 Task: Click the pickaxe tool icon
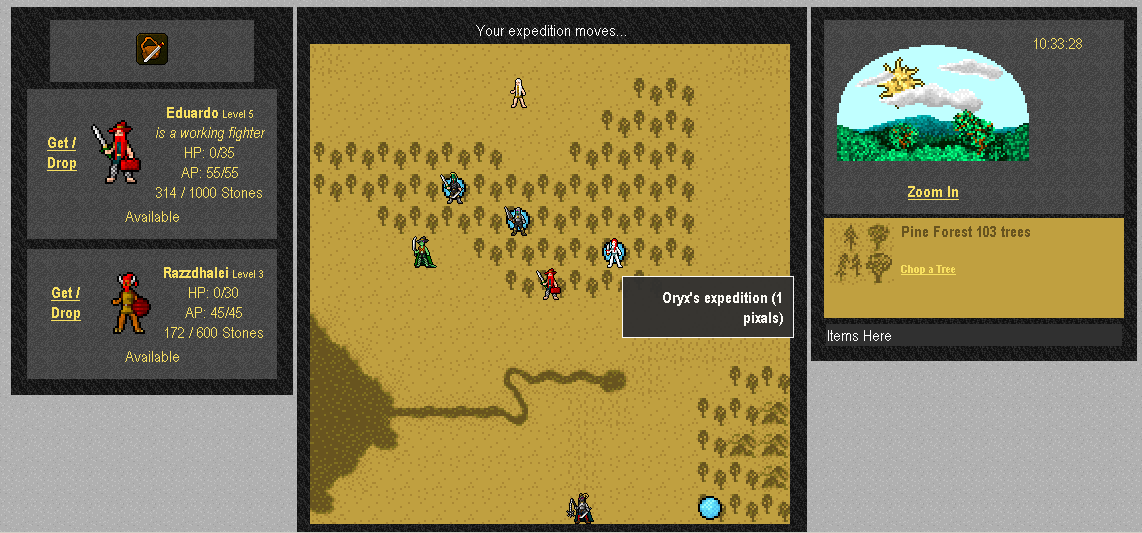[152, 49]
